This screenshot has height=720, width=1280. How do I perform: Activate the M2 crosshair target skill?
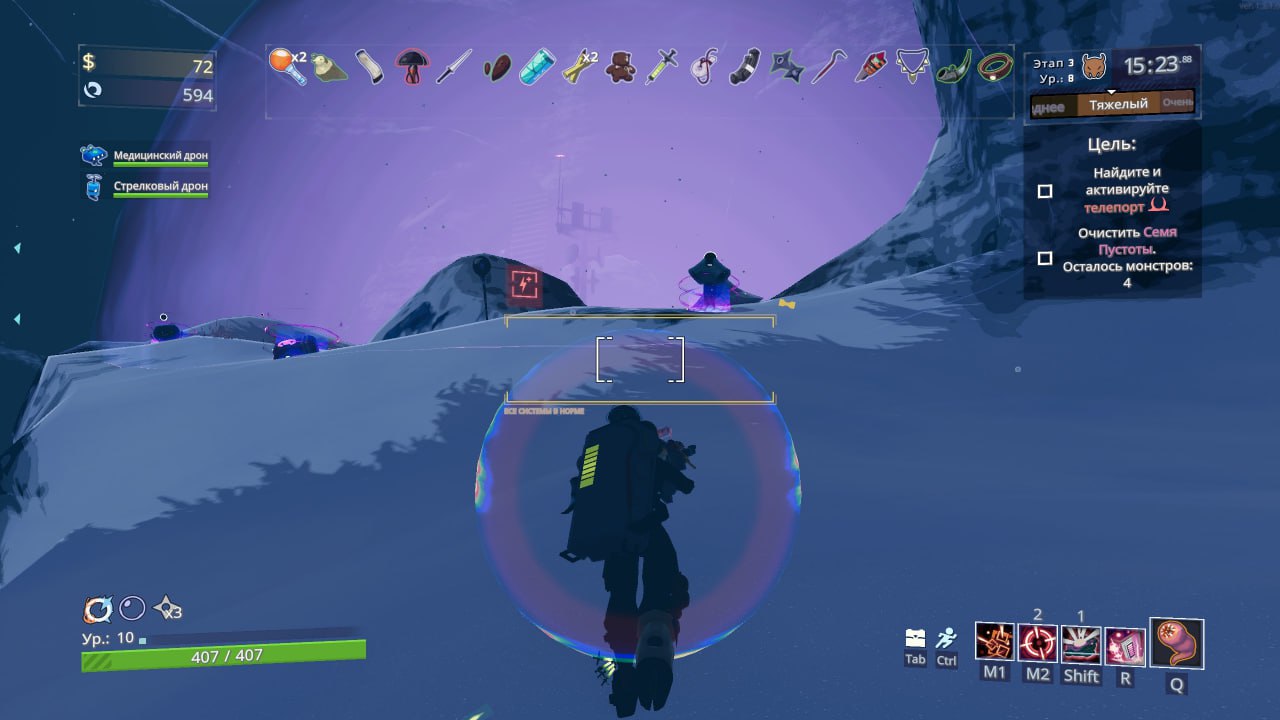(1037, 643)
